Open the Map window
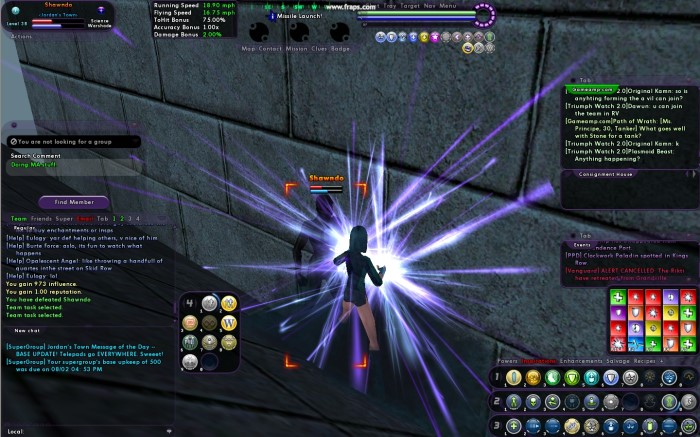Viewport: 700px width, 437px height. point(248,48)
